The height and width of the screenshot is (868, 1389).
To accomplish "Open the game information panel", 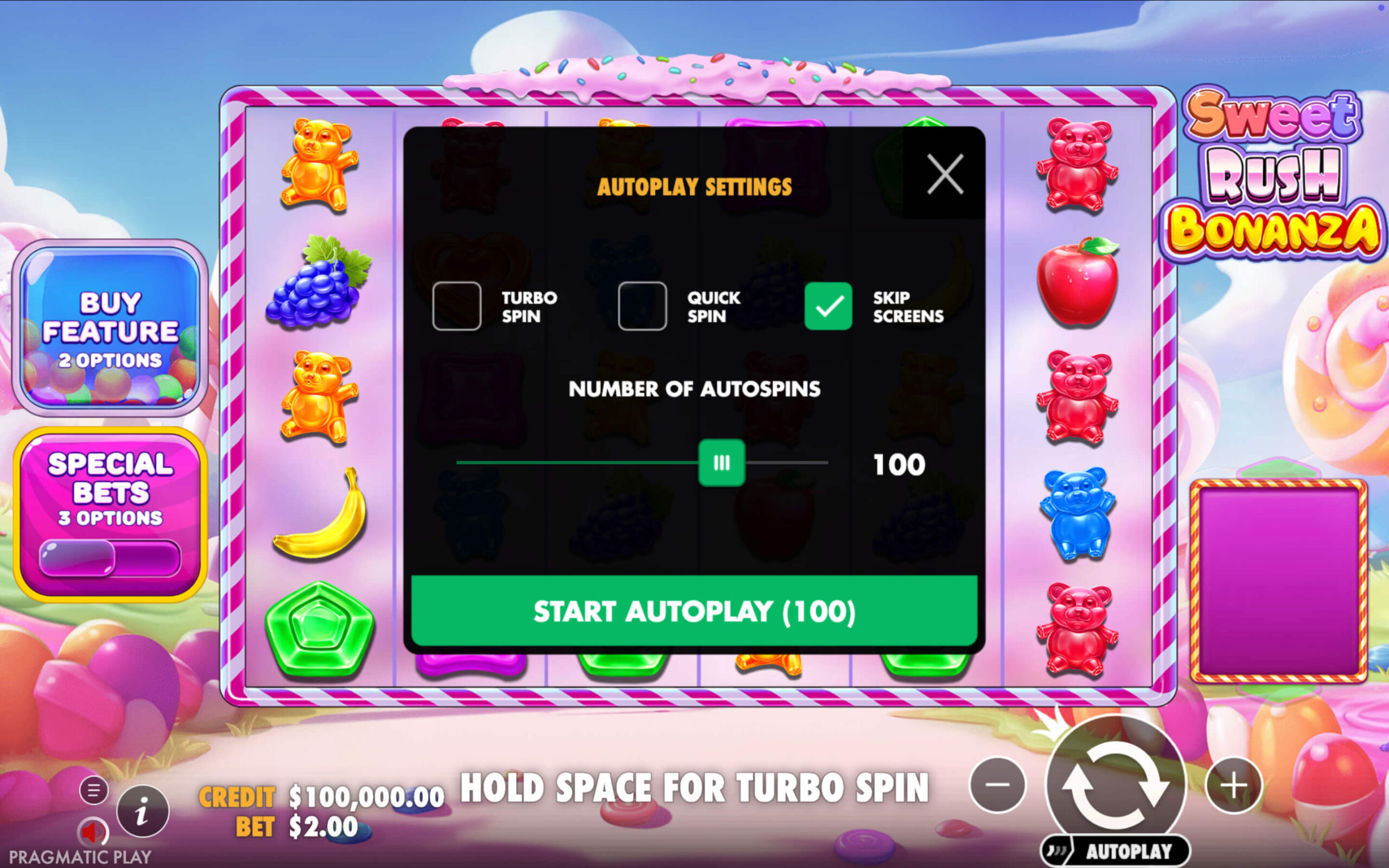I will (x=143, y=811).
